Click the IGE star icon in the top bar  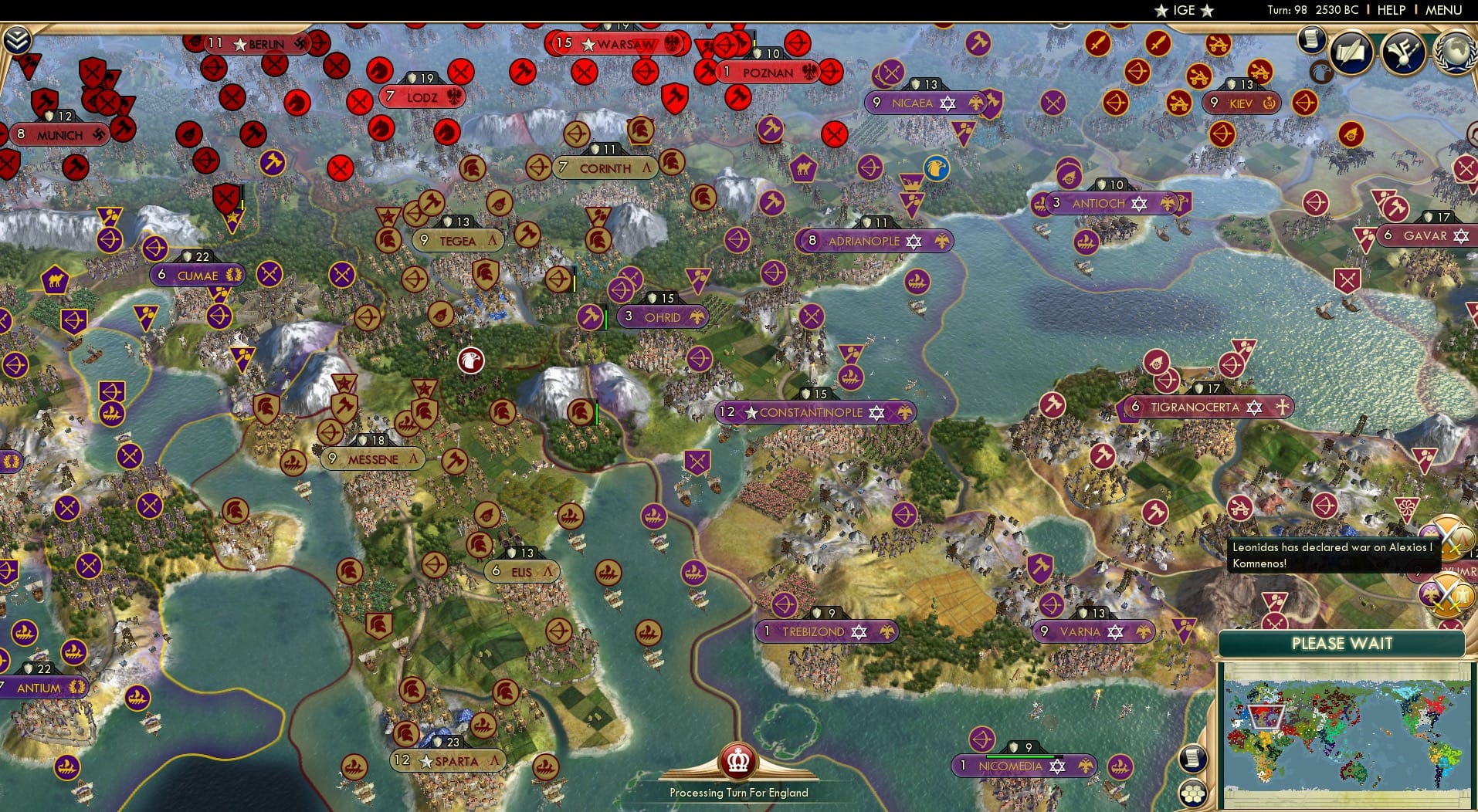click(x=1161, y=11)
